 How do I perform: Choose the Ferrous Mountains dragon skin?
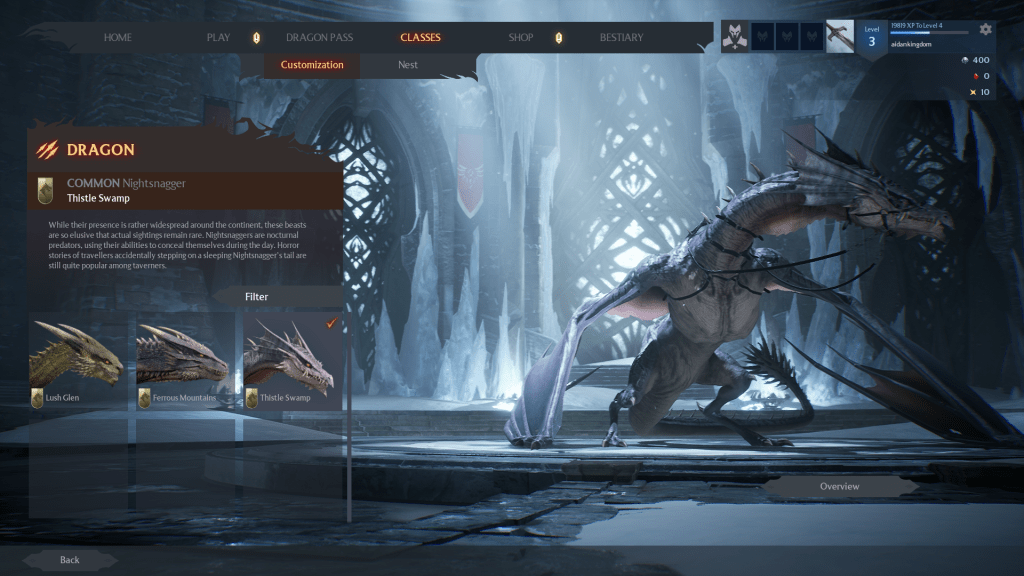[x=184, y=360]
